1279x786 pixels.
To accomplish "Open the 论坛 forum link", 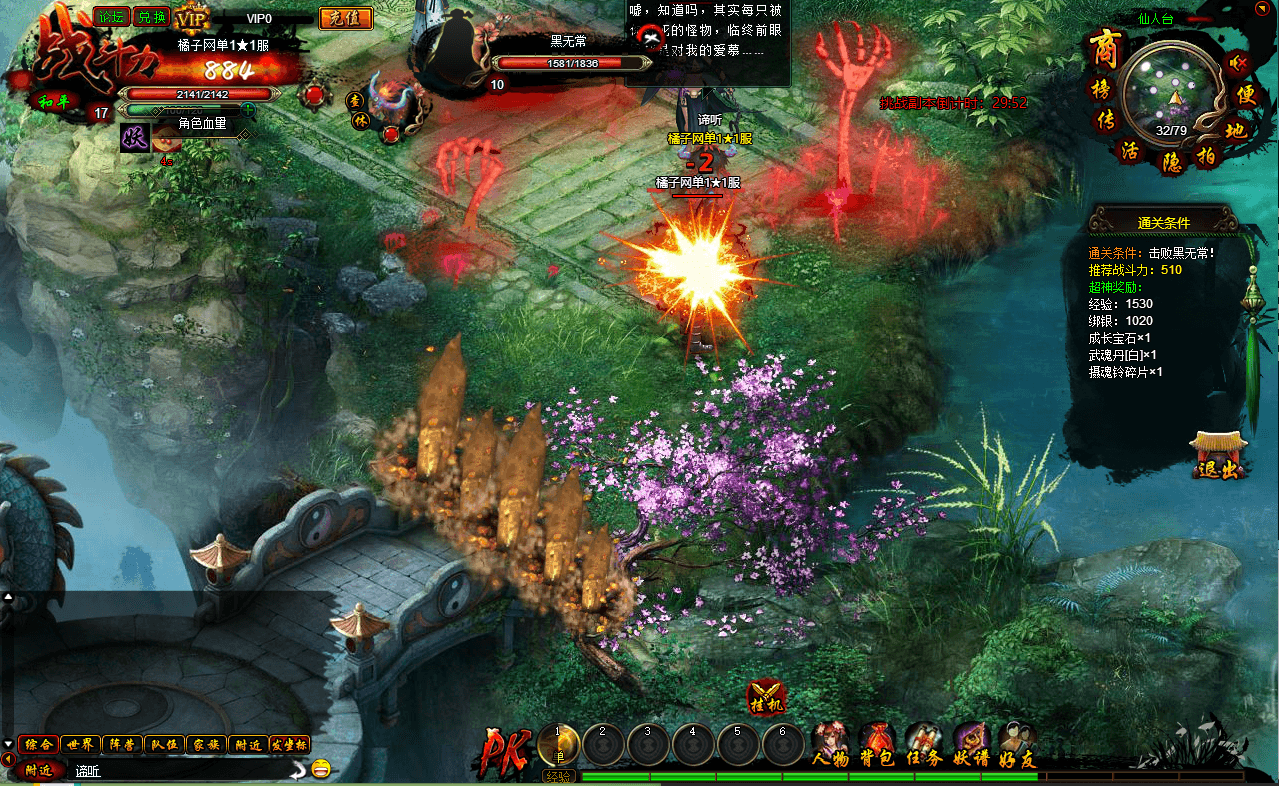I will 110,16.
